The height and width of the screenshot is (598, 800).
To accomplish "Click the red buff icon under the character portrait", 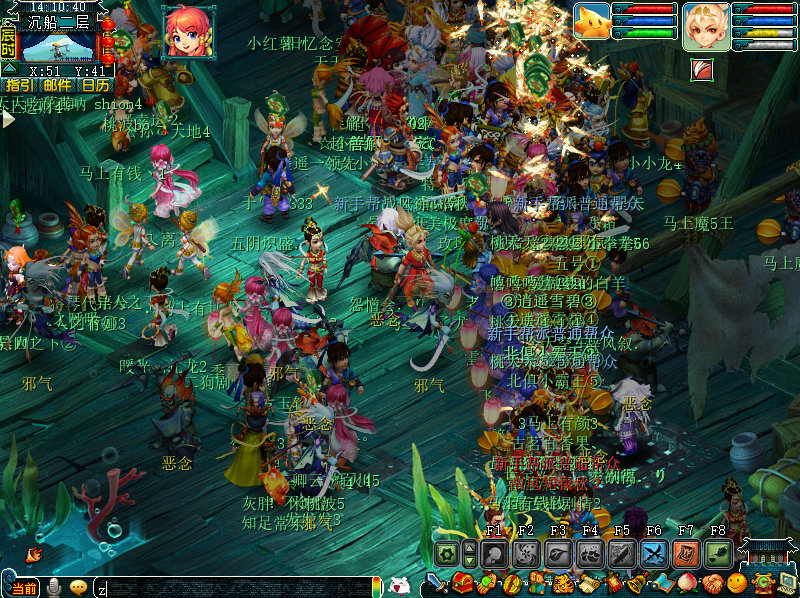I will click(701, 68).
